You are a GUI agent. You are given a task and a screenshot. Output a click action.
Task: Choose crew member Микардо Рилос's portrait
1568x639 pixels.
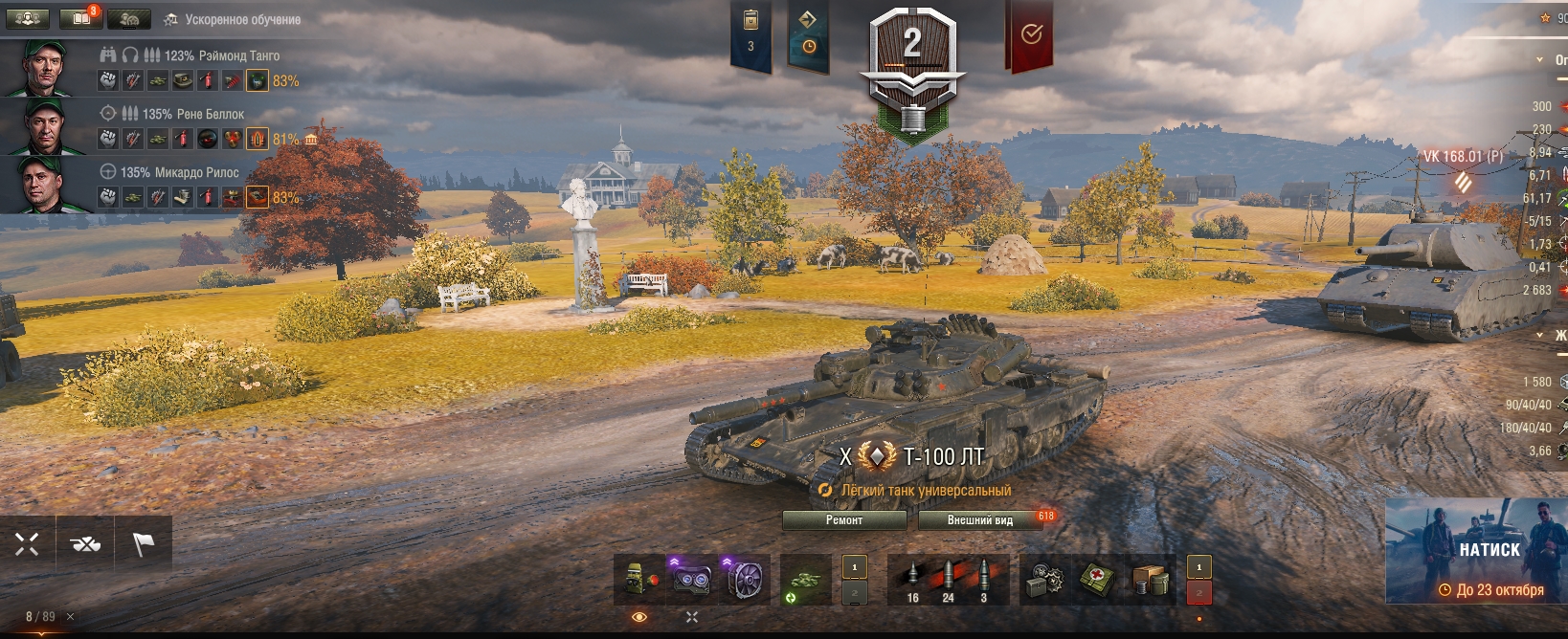(x=43, y=184)
